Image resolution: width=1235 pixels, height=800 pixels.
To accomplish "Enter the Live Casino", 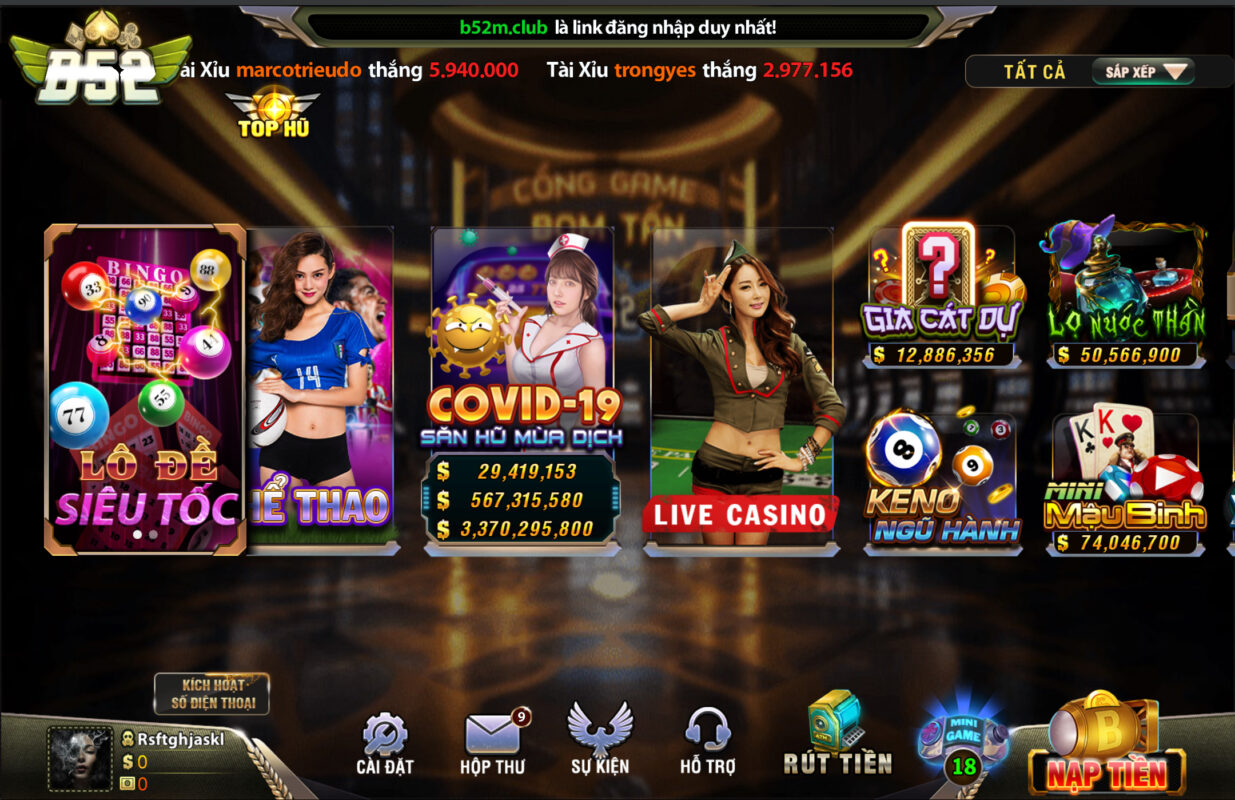I will tap(741, 388).
